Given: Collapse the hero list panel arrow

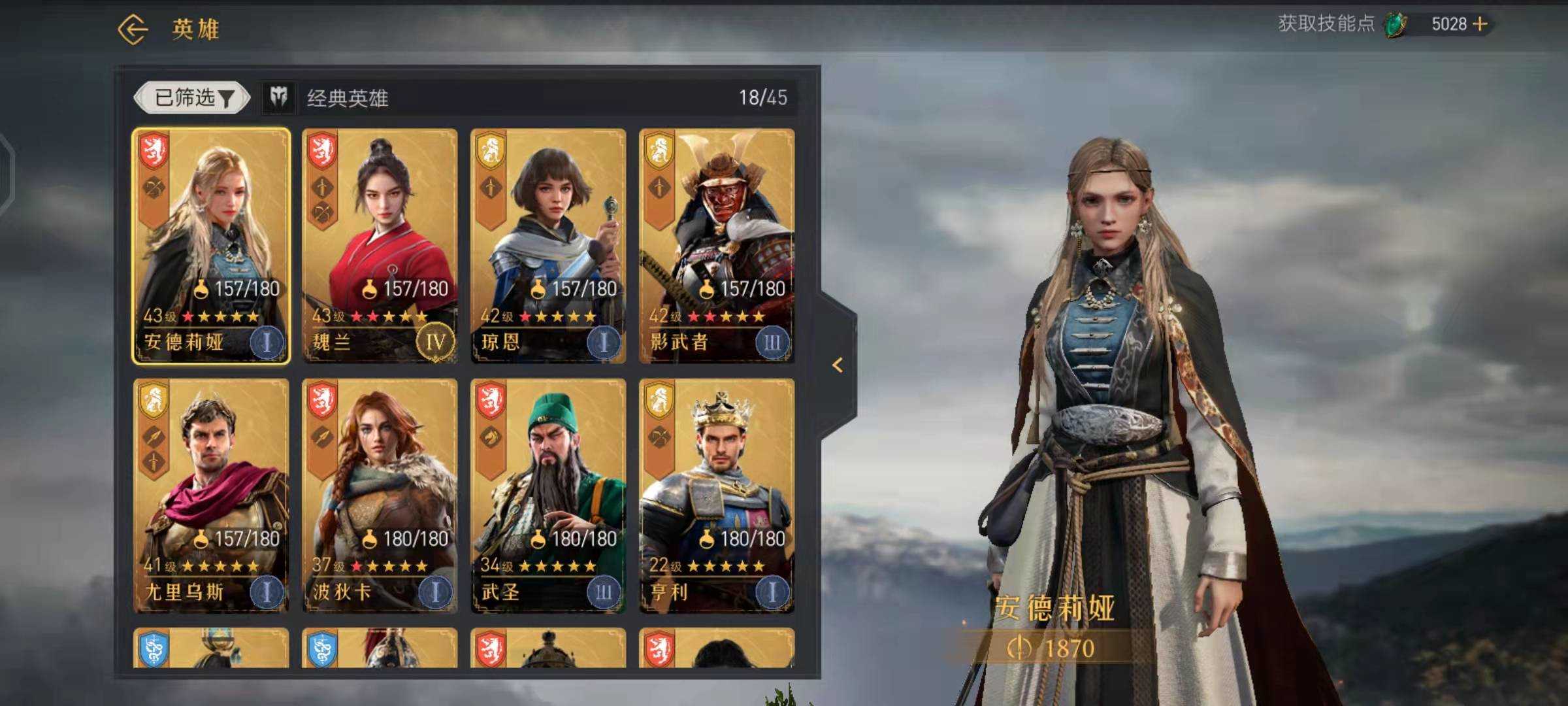Looking at the screenshot, I should [x=838, y=365].
